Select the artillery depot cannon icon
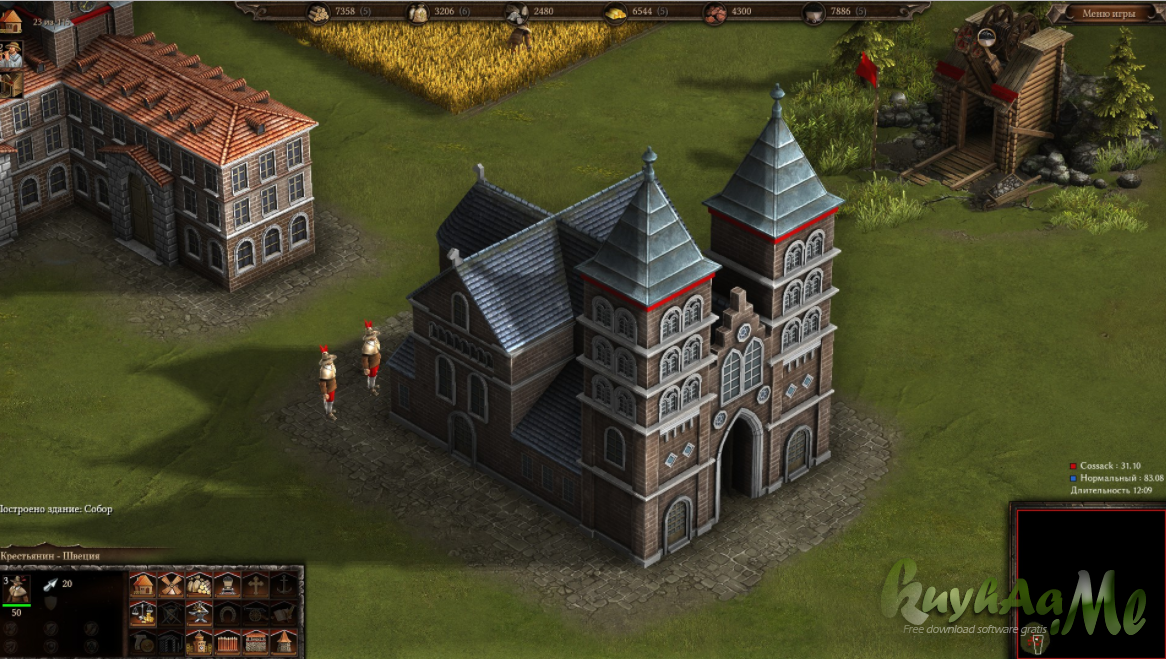The image size is (1166, 659). click(256, 613)
